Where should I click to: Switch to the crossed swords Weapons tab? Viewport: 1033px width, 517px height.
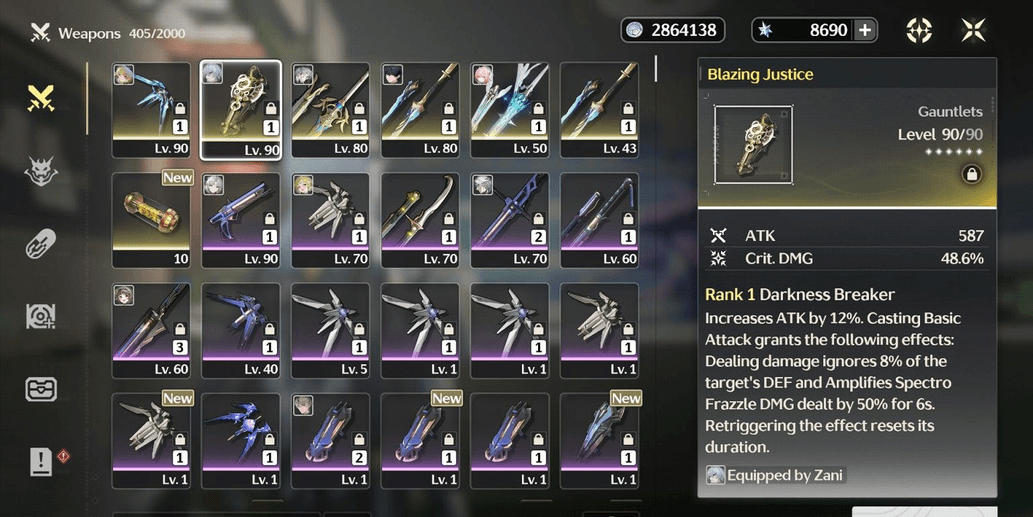coord(40,99)
